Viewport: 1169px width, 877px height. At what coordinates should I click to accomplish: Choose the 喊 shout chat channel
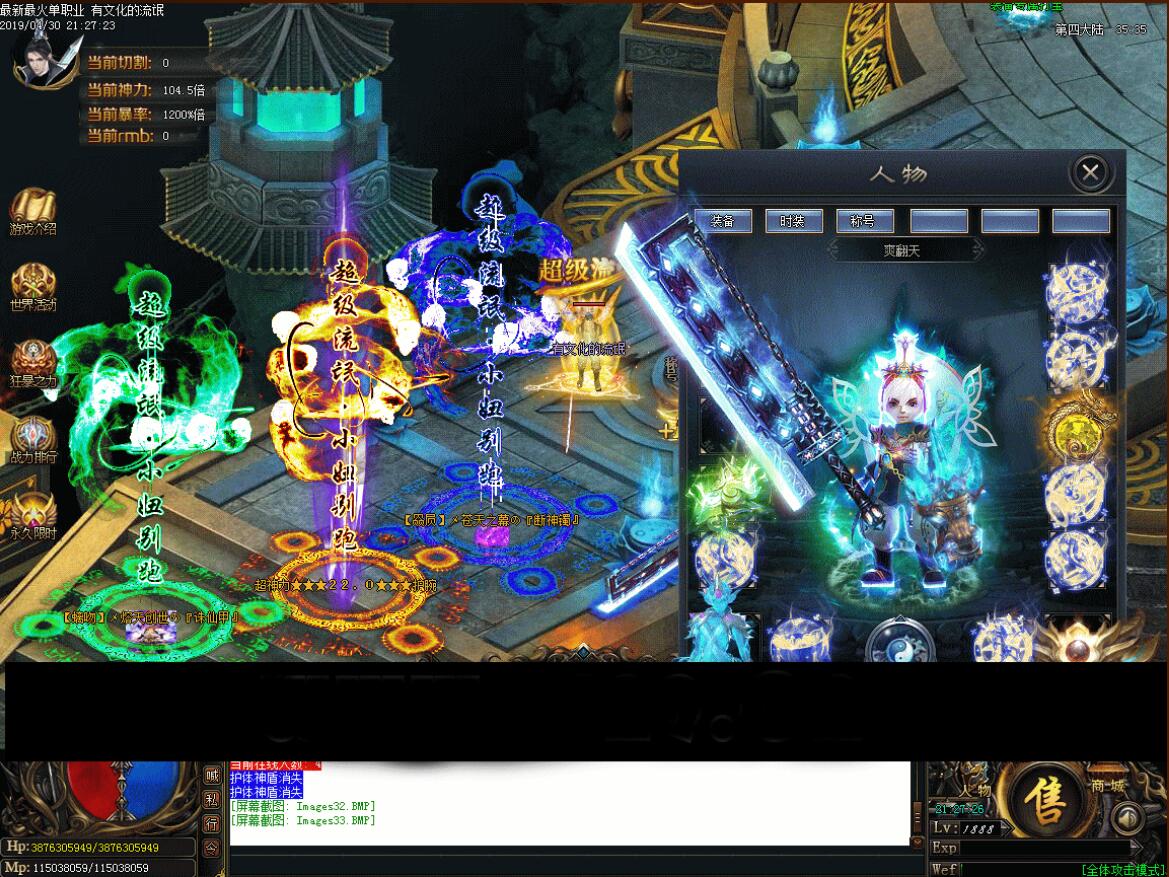[212, 776]
